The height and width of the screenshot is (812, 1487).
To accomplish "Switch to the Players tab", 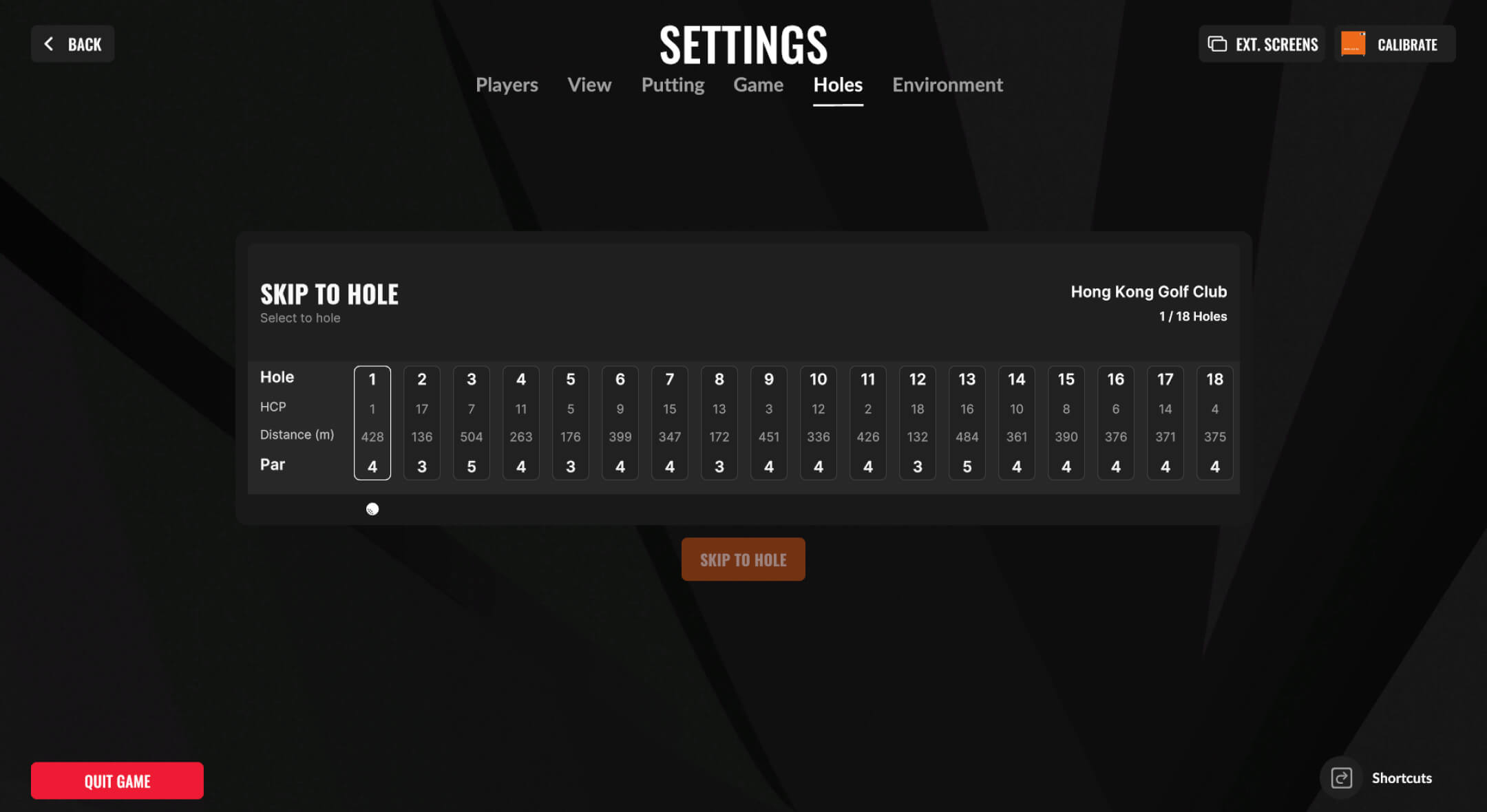I will pyautogui.click(x=507, y=85).
